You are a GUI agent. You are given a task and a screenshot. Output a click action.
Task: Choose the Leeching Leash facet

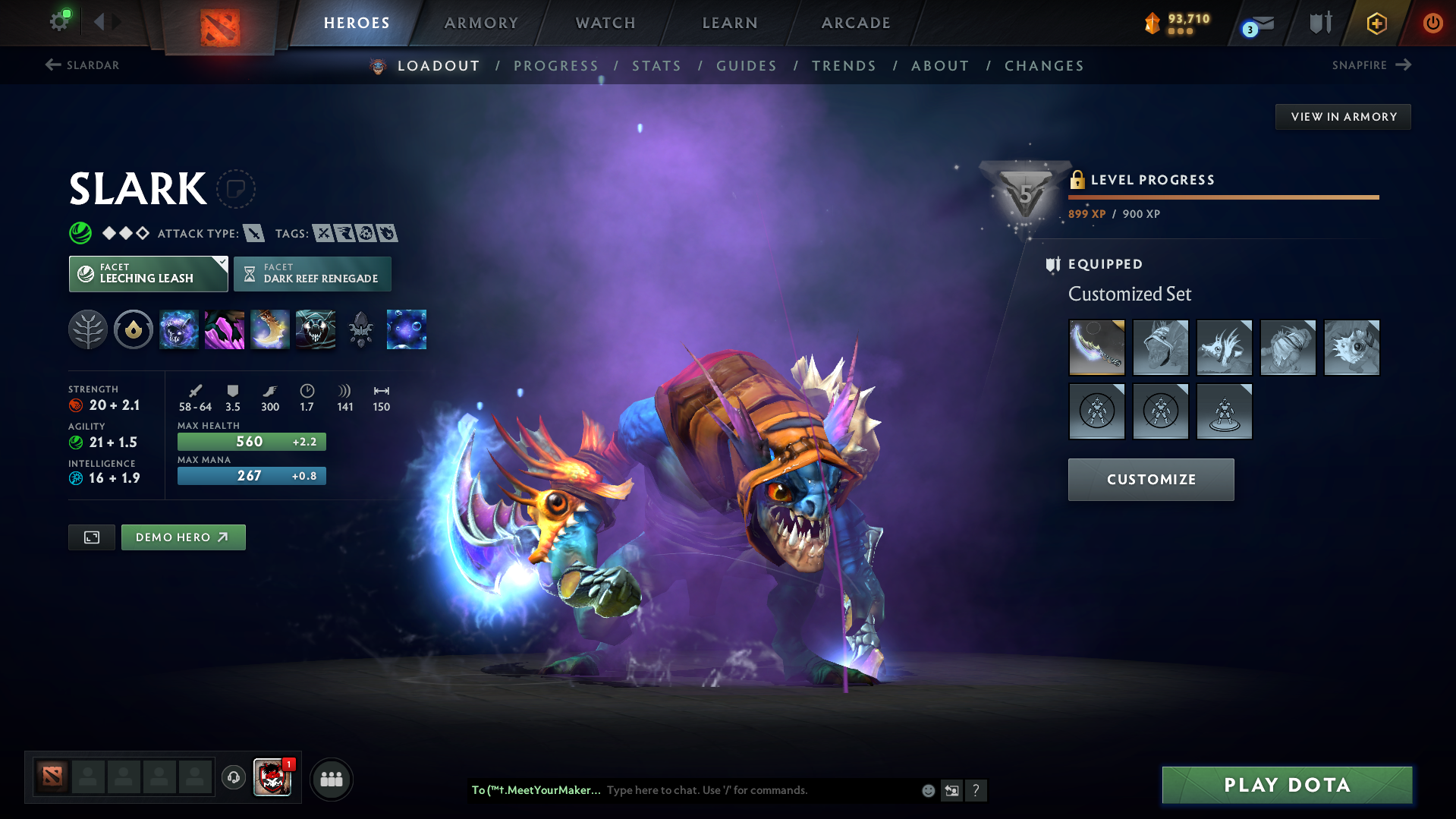(148, 274)
